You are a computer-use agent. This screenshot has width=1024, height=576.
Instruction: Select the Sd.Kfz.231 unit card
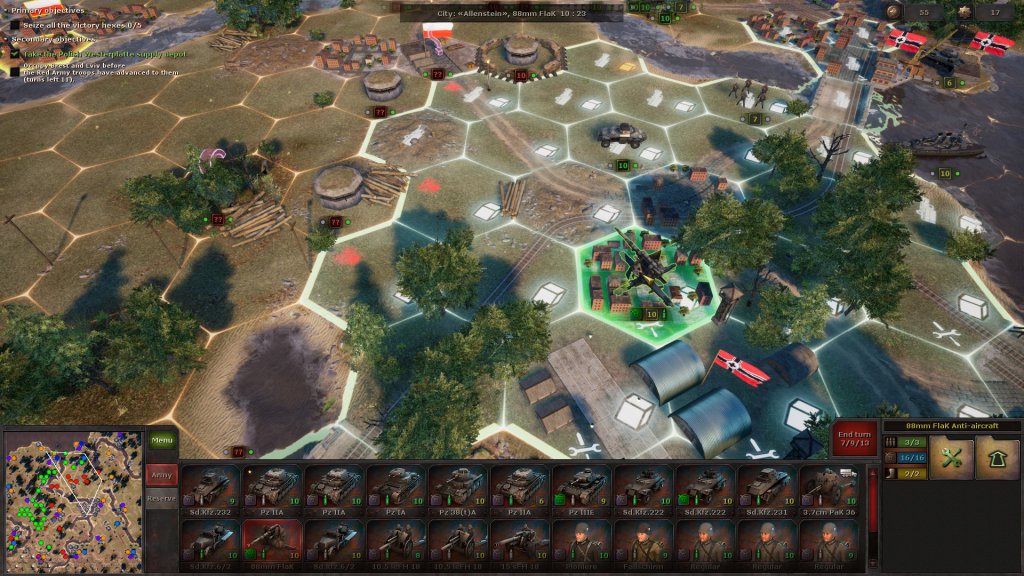coord(769,490)
